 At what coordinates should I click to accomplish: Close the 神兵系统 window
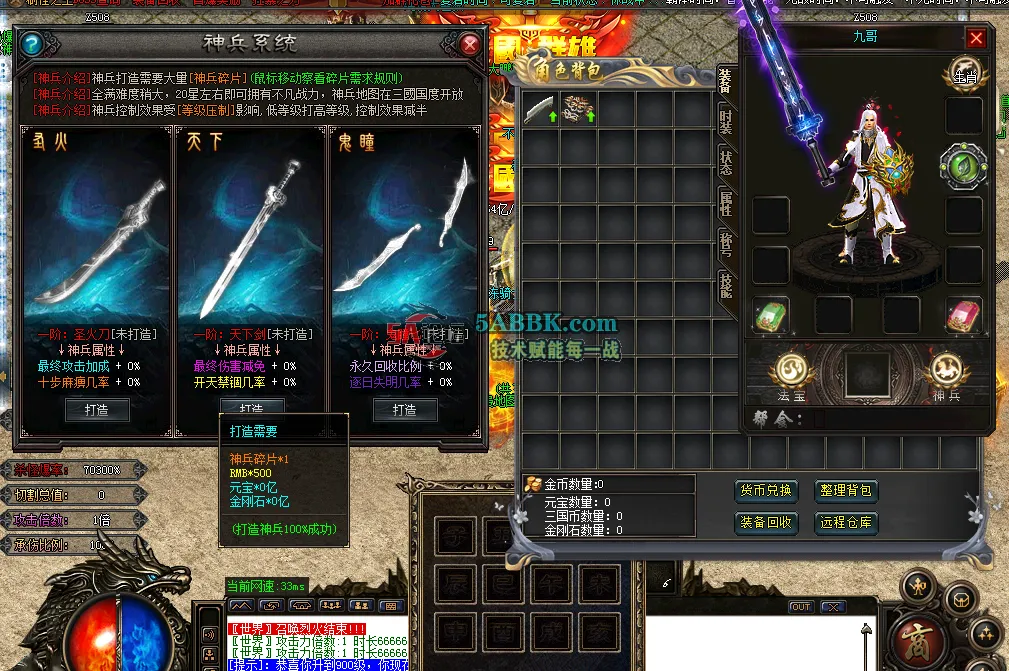click(470, 44)
